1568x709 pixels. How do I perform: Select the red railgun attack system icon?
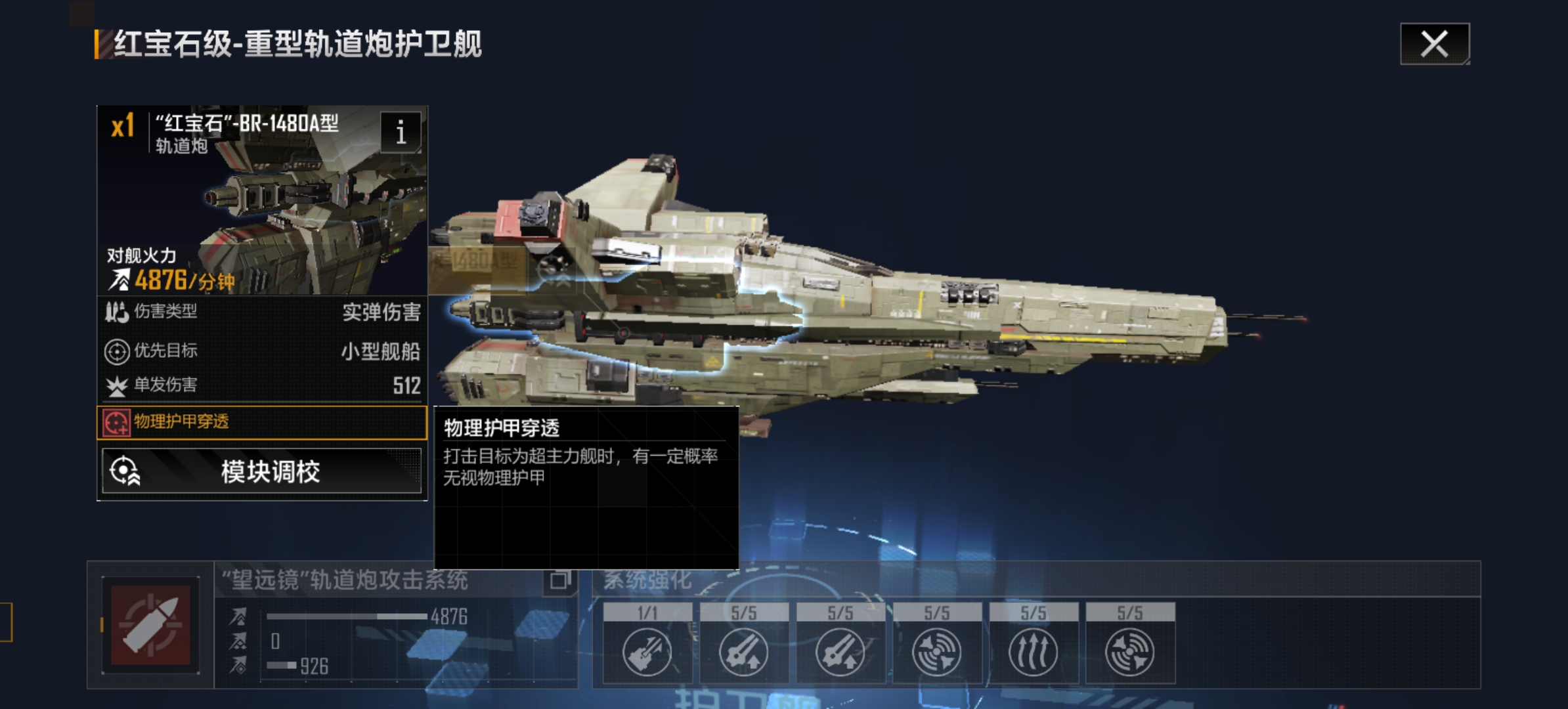tap(150, 626)
